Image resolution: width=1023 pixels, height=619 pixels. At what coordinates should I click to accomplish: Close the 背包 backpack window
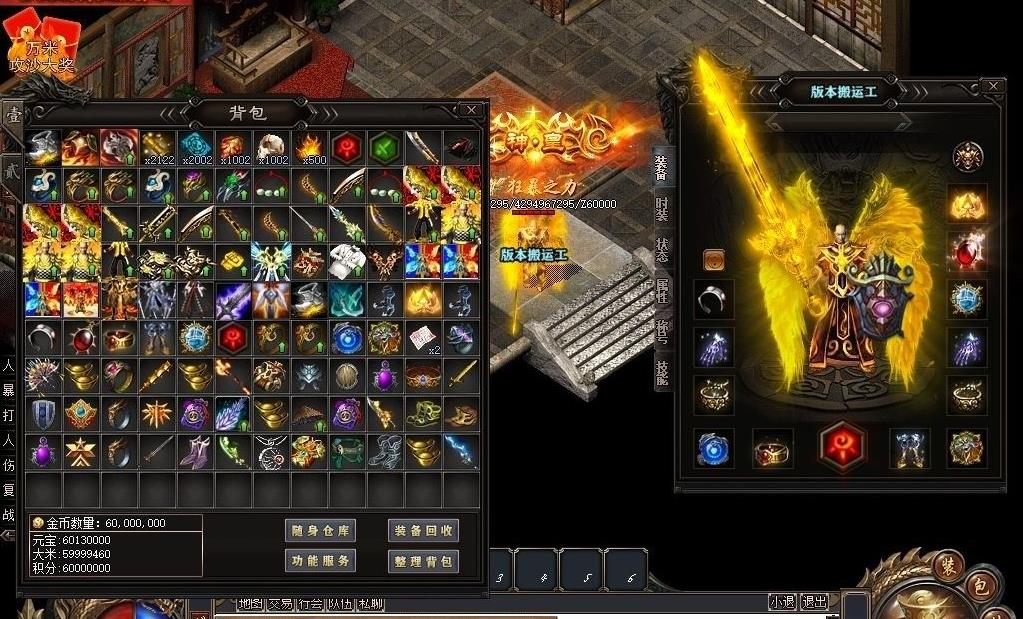pyautogui.click(x=471, y=109)
